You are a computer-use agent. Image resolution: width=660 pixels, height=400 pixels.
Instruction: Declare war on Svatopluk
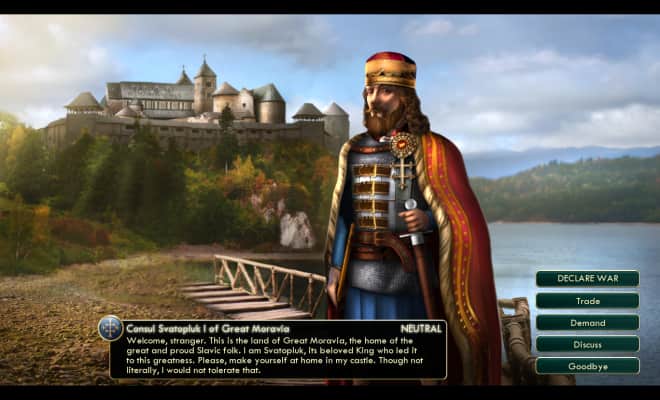(587, 278)
